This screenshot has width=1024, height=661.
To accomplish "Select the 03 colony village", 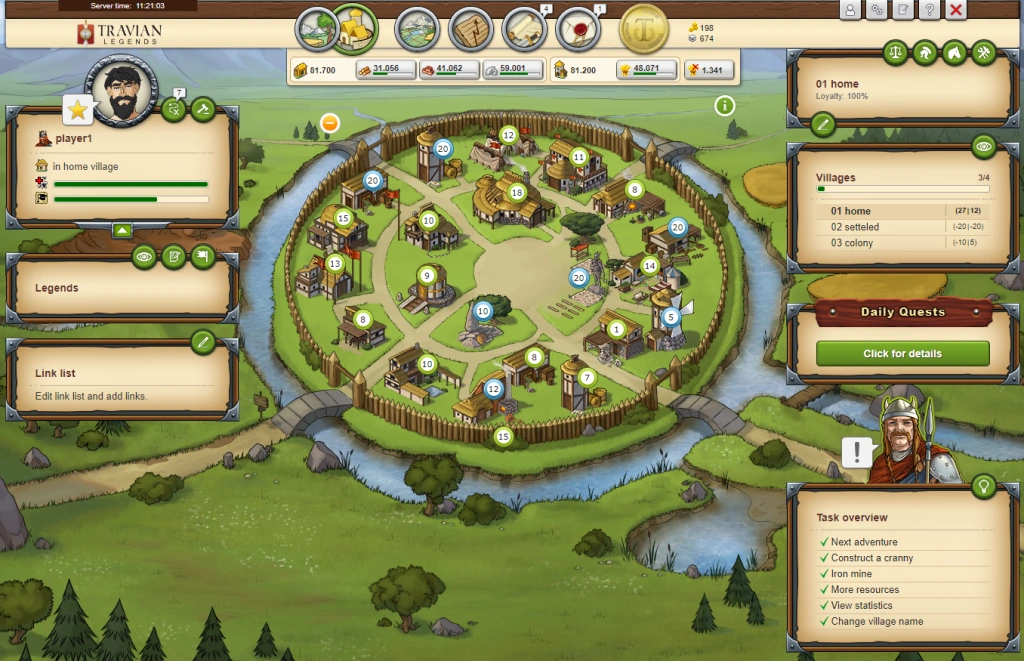I will 852,243.
